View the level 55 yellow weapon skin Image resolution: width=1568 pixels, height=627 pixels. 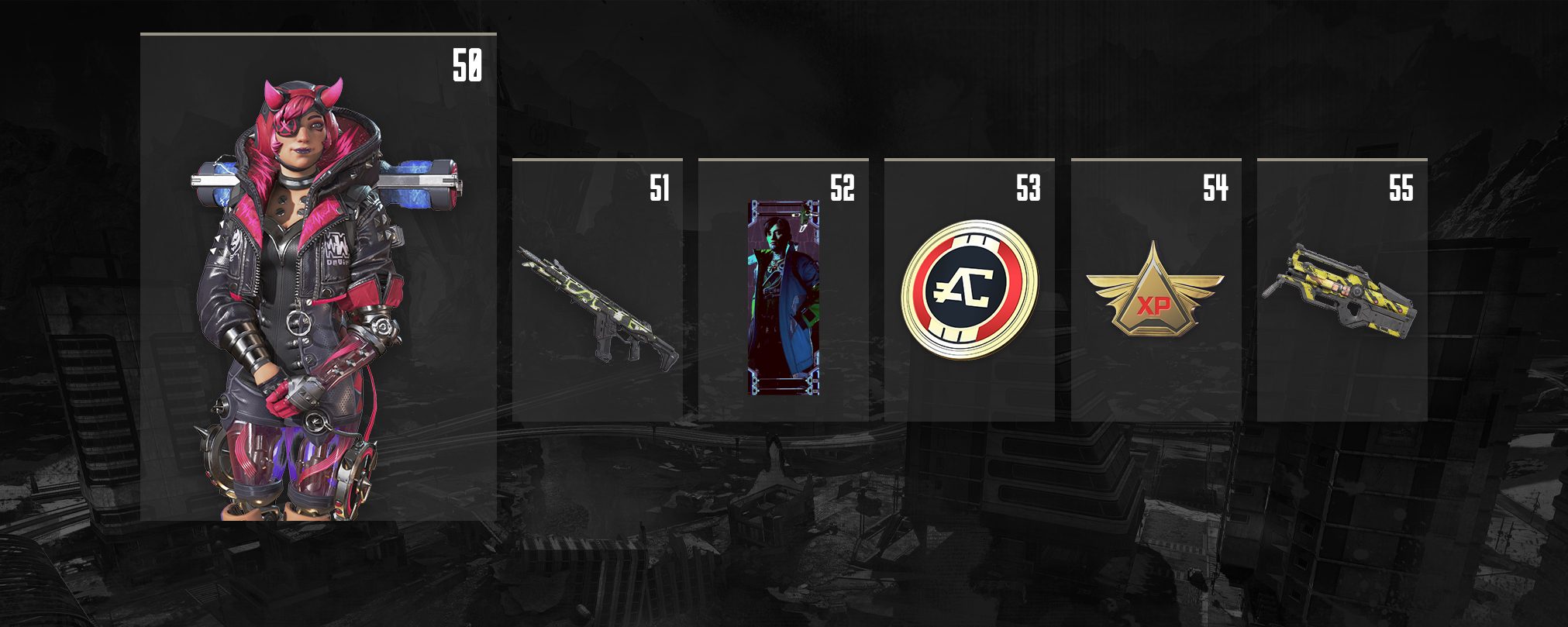(1341, 292)
